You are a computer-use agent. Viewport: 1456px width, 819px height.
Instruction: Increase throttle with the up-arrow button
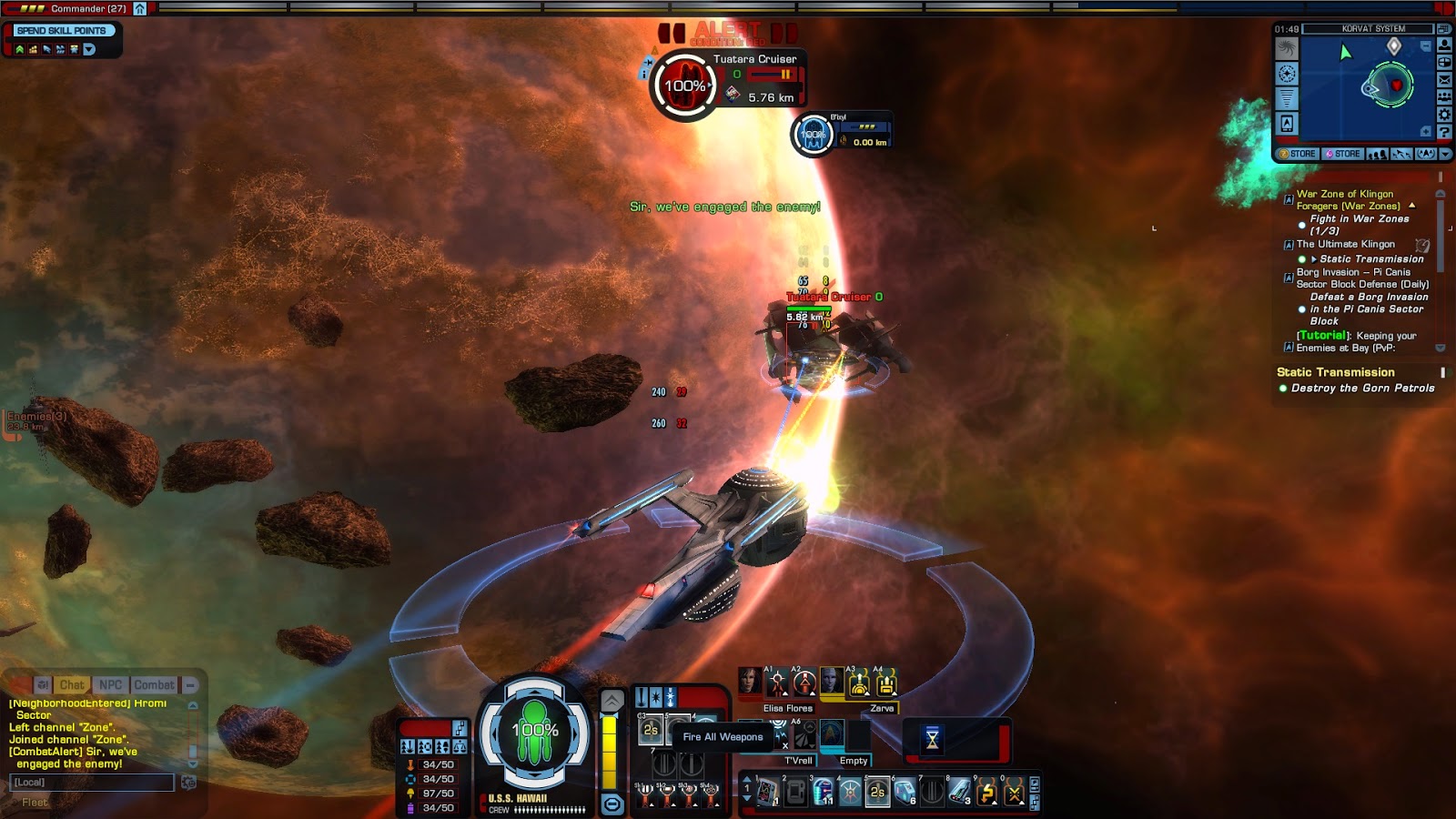[612, 700]
